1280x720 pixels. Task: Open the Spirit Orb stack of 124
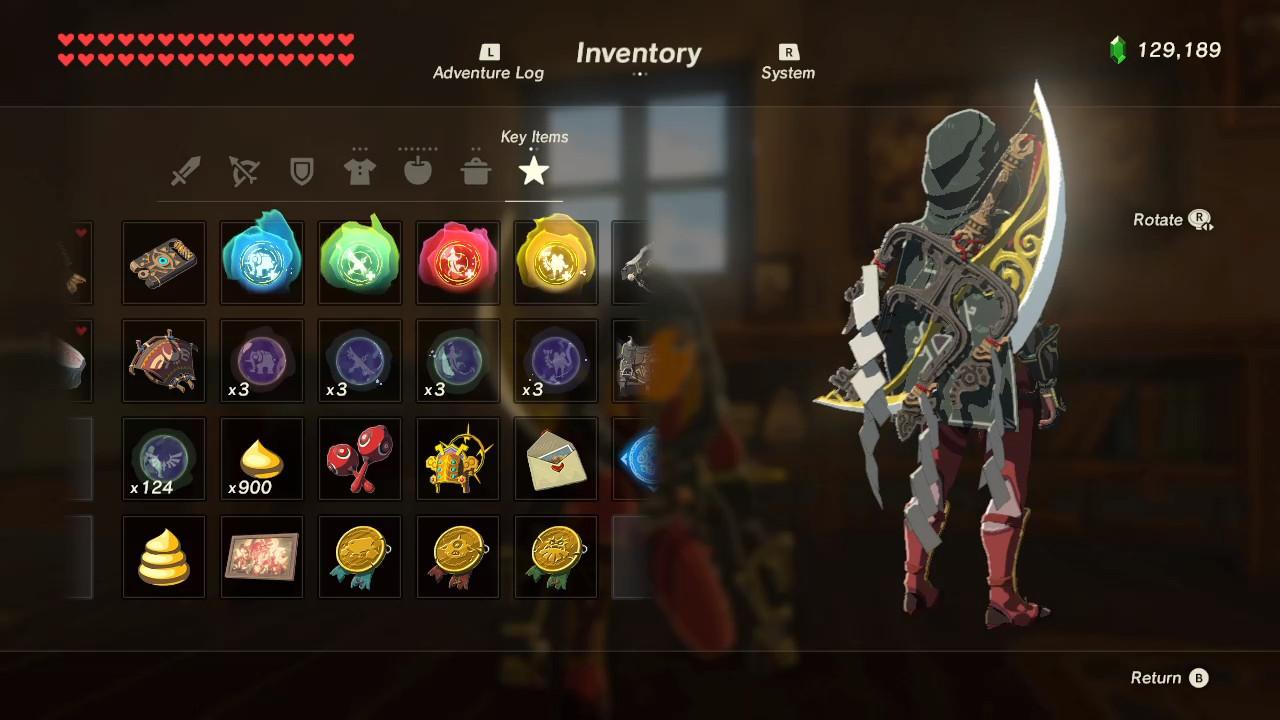[x=163, y=459]
